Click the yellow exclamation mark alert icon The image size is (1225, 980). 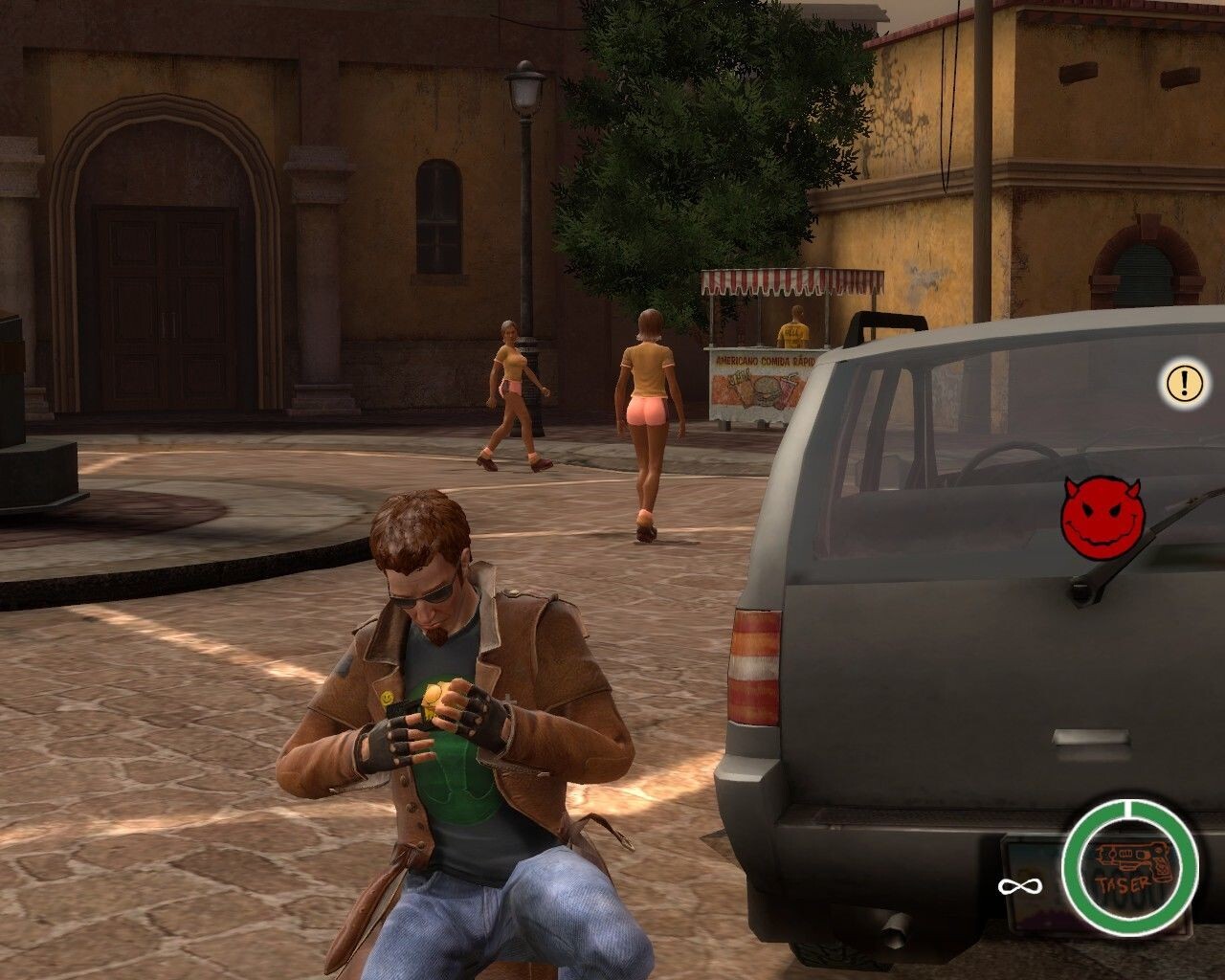[x=1184, y=383]
